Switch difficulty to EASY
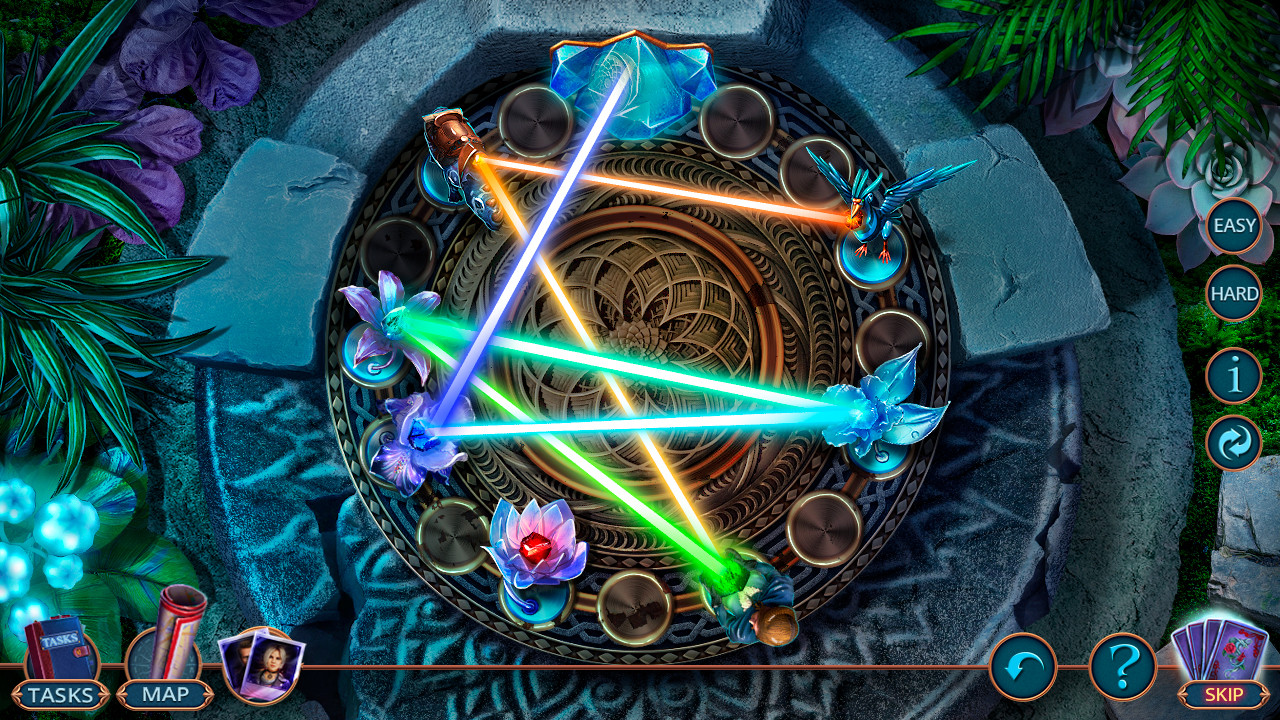 1233,225
